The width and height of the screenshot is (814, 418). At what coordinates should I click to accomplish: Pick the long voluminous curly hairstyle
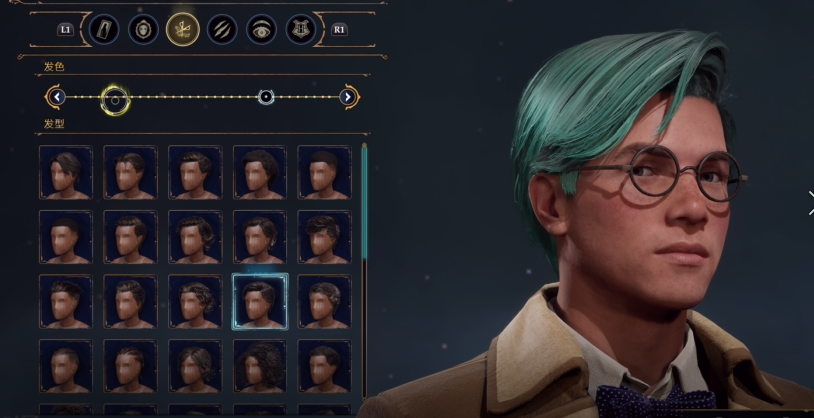[x=260, y=365]
